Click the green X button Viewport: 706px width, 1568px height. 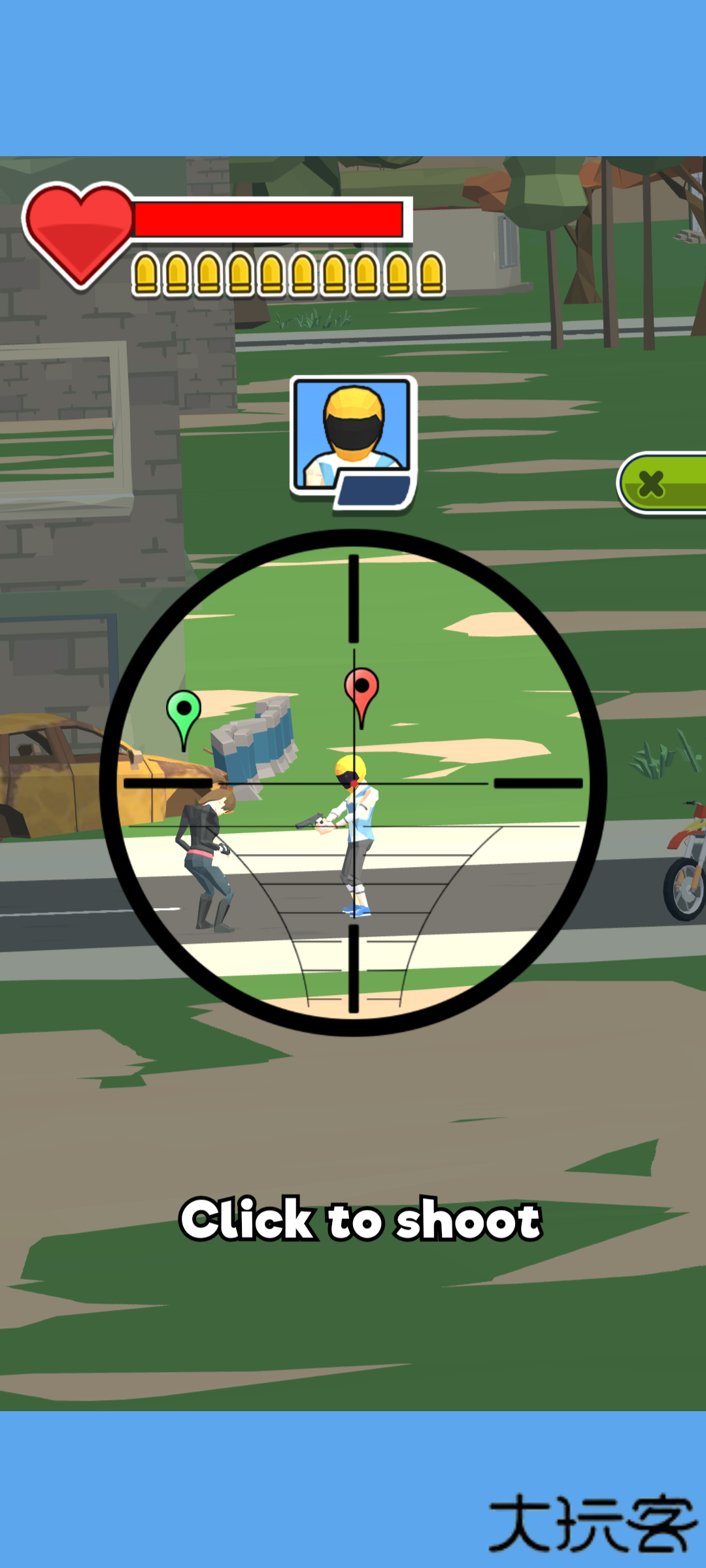click(x=662, y=483)
